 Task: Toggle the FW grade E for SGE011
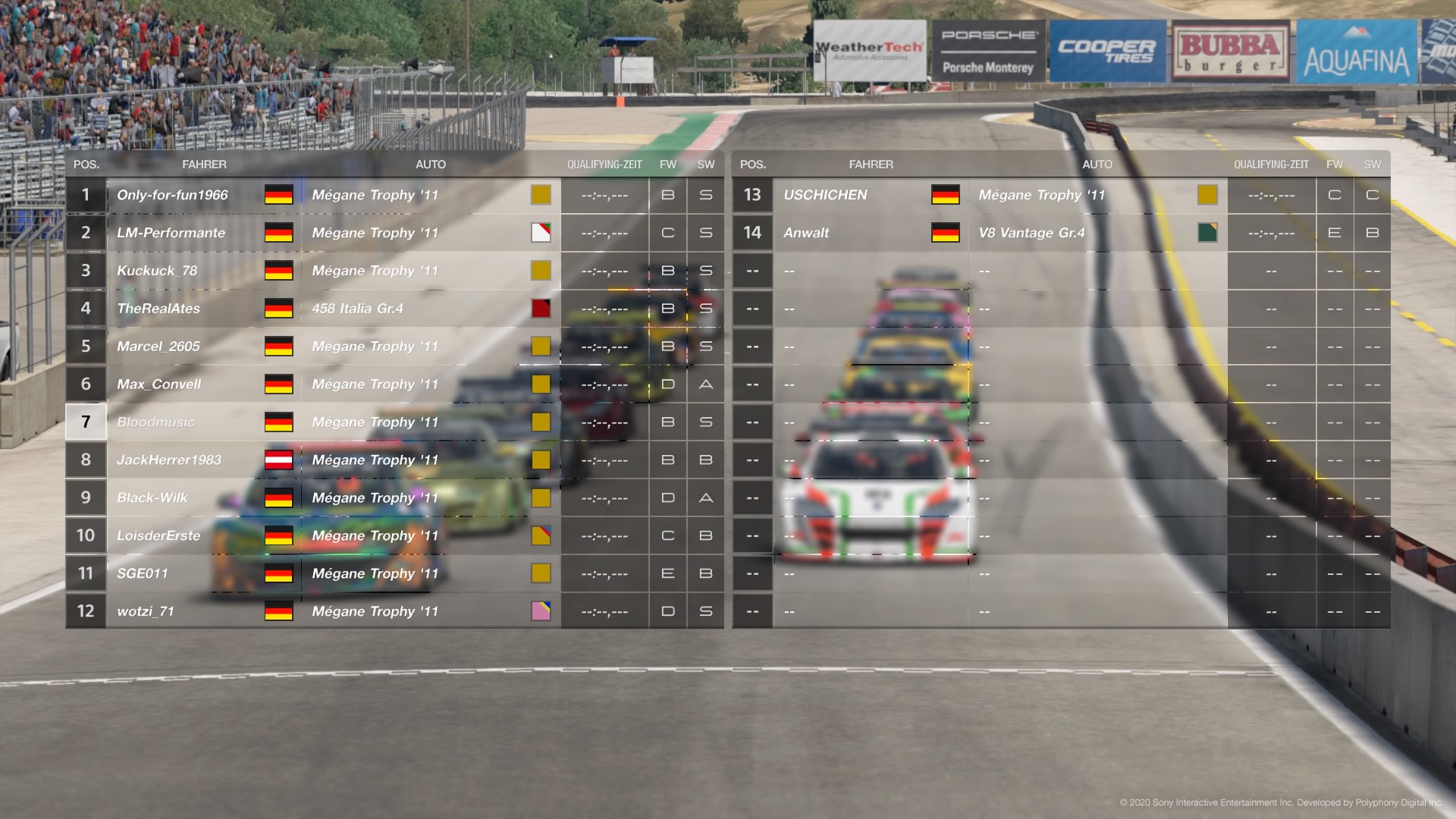667,573
